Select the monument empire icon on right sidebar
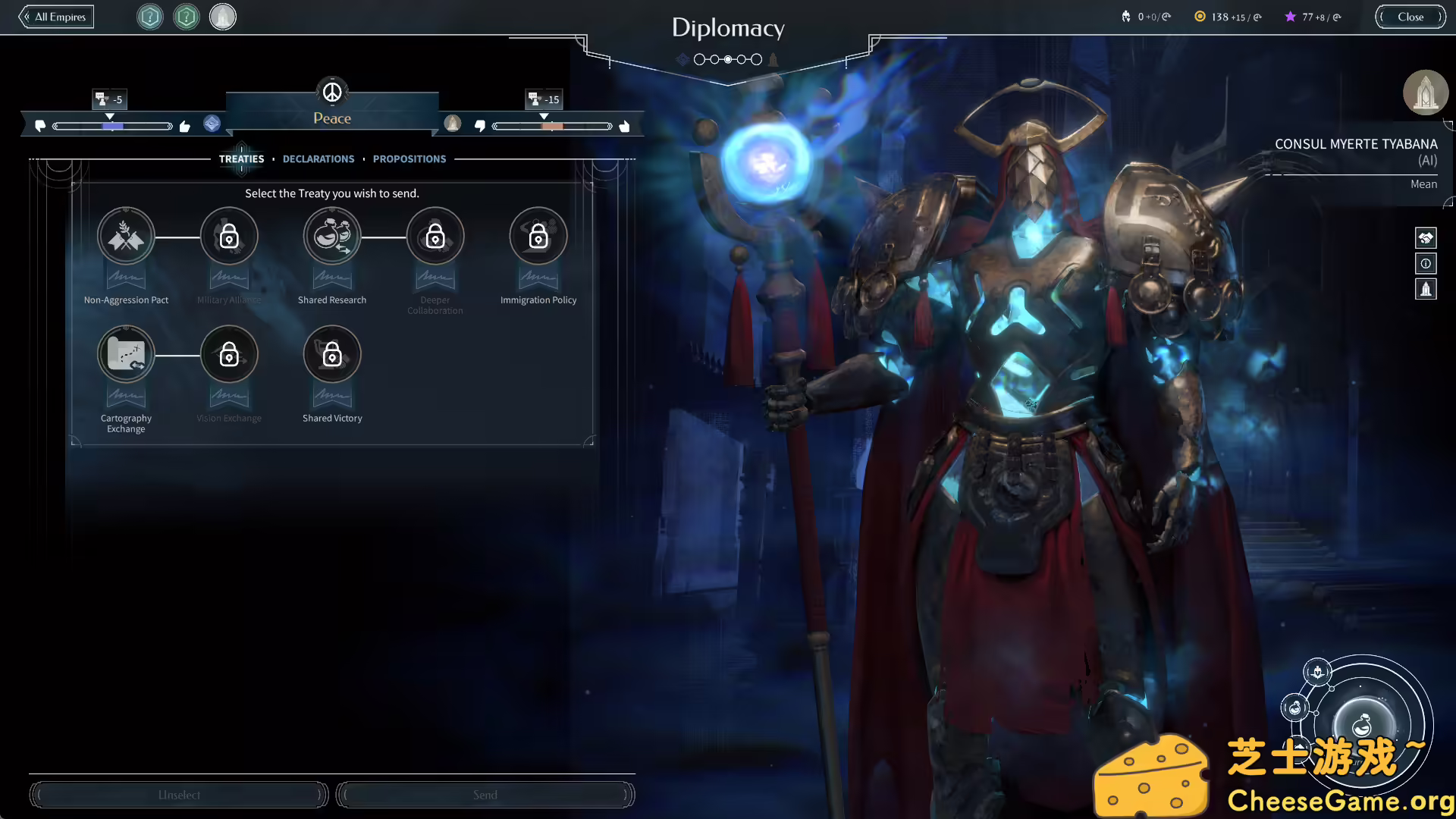Viewport: 1456px width, 819px height. 1426,289
